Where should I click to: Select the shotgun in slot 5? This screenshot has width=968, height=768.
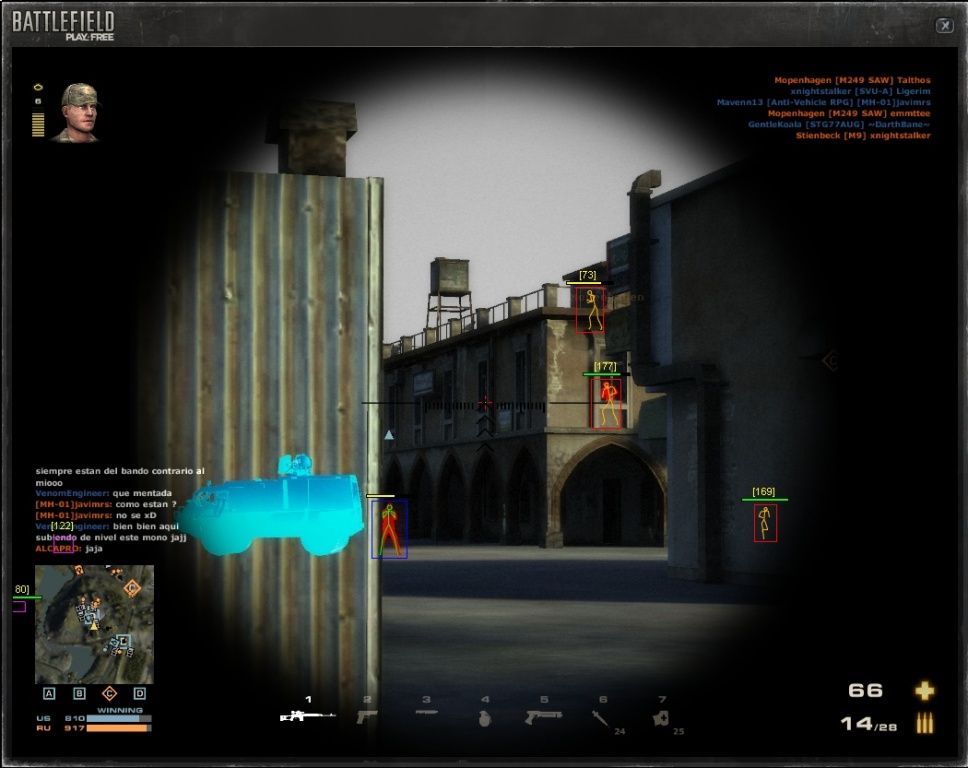tap(544, 716)
